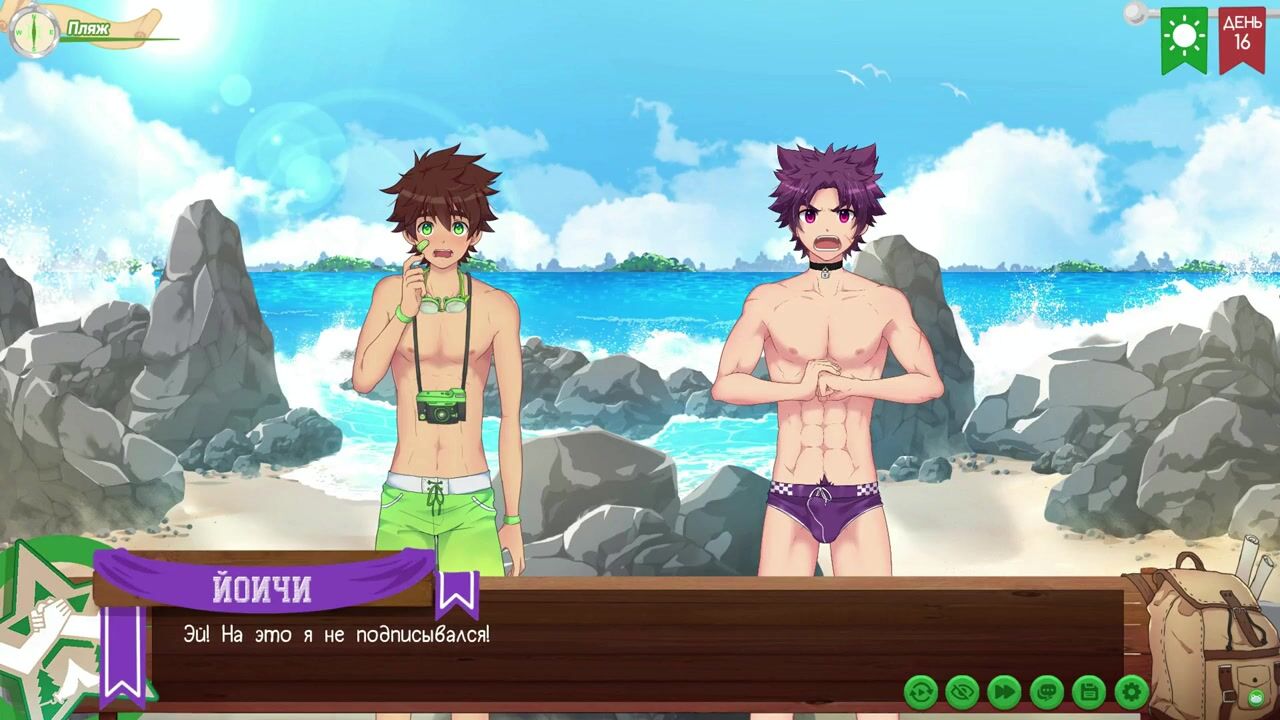Toggle auto-play with the circular play icon

point(921,691)
